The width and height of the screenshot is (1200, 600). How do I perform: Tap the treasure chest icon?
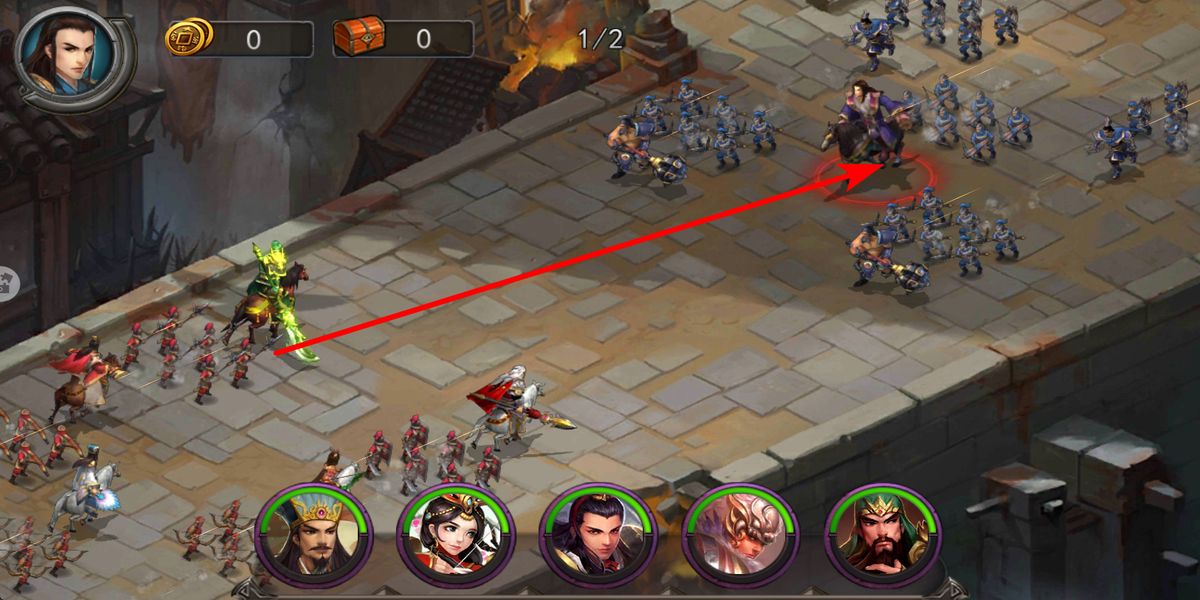click(356, 38)
